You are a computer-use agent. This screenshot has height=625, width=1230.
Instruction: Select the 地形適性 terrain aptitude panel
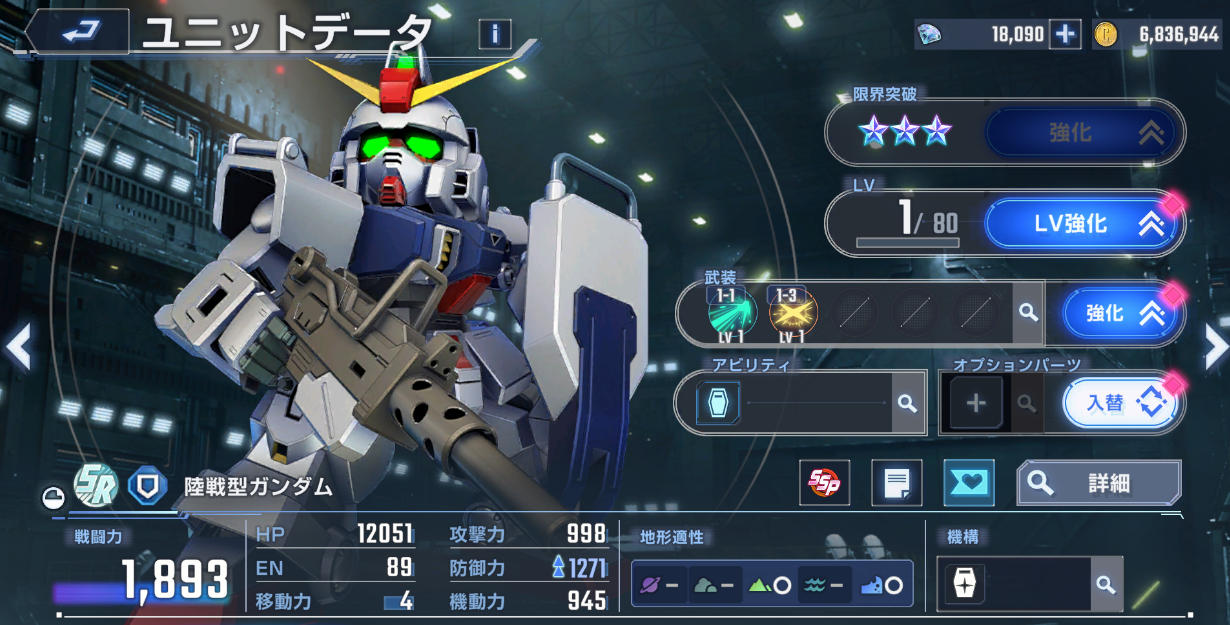771,584
